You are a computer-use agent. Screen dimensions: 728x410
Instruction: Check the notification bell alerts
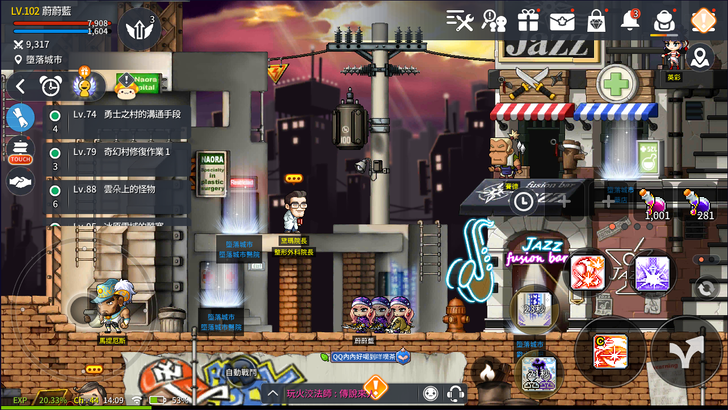pyautogui.click(x=630, y=20)
